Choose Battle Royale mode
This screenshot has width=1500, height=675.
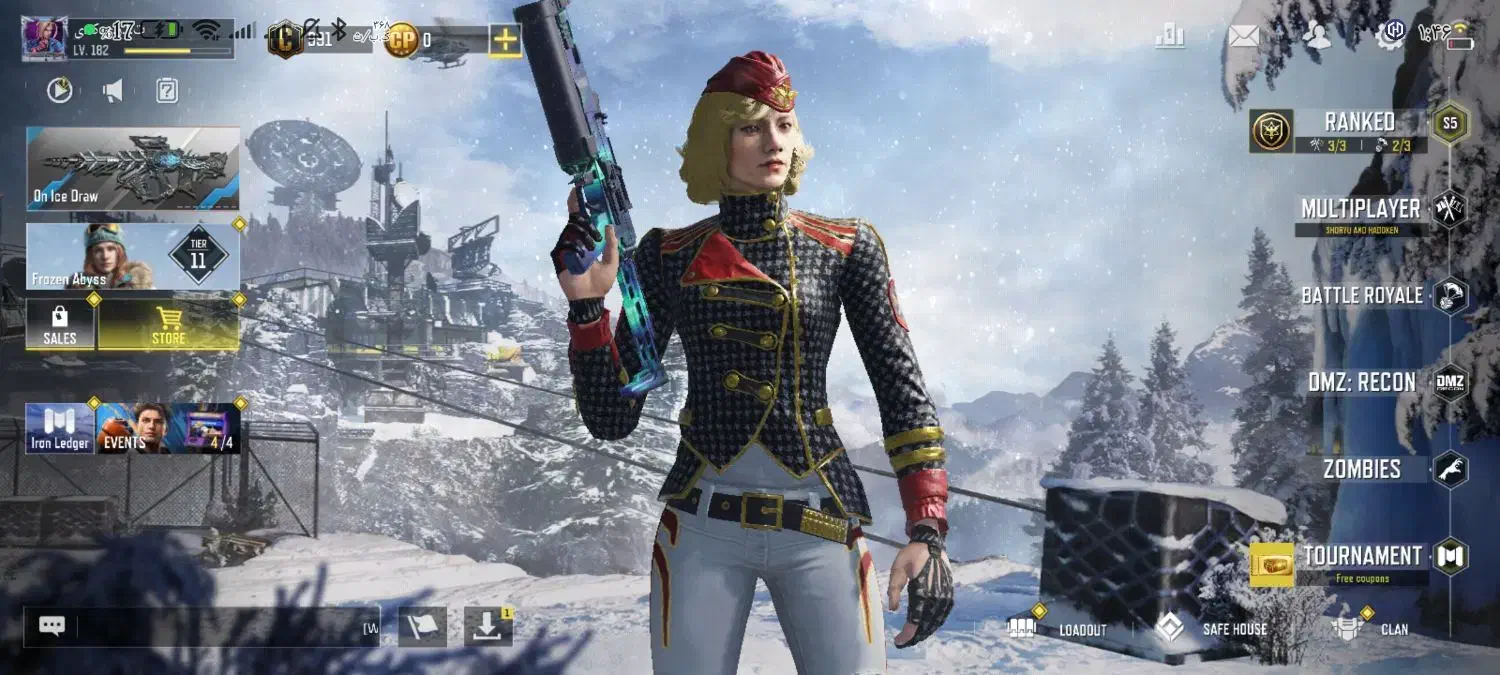coord(1362,296)
